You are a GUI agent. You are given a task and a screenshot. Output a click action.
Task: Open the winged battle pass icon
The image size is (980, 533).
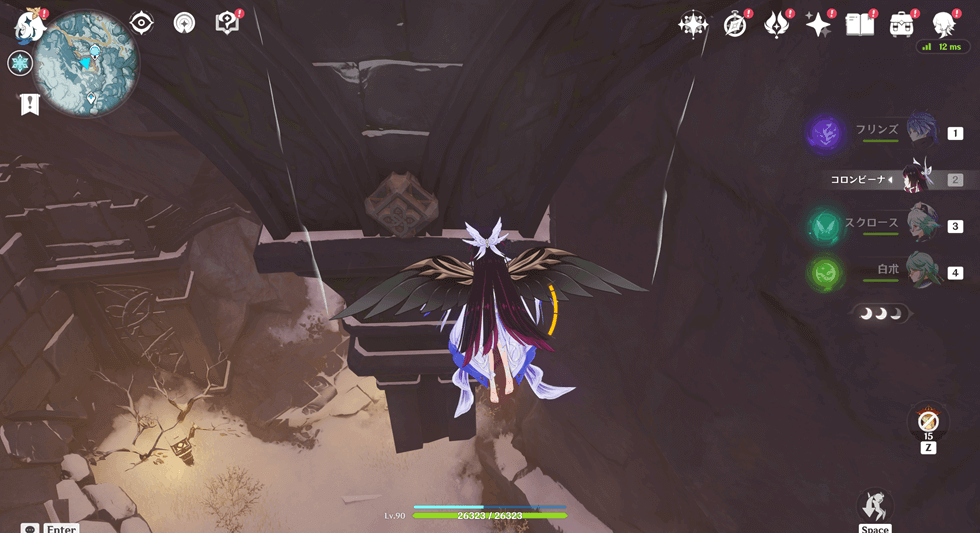[776, 25]
